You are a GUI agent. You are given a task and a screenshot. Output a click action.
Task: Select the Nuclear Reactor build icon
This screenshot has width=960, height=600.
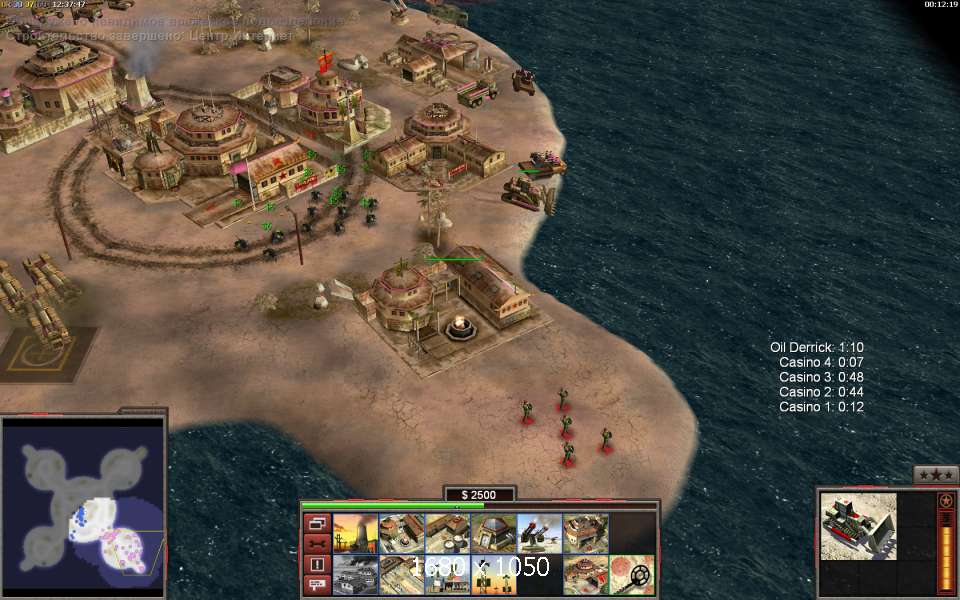[x=354, y=533]
